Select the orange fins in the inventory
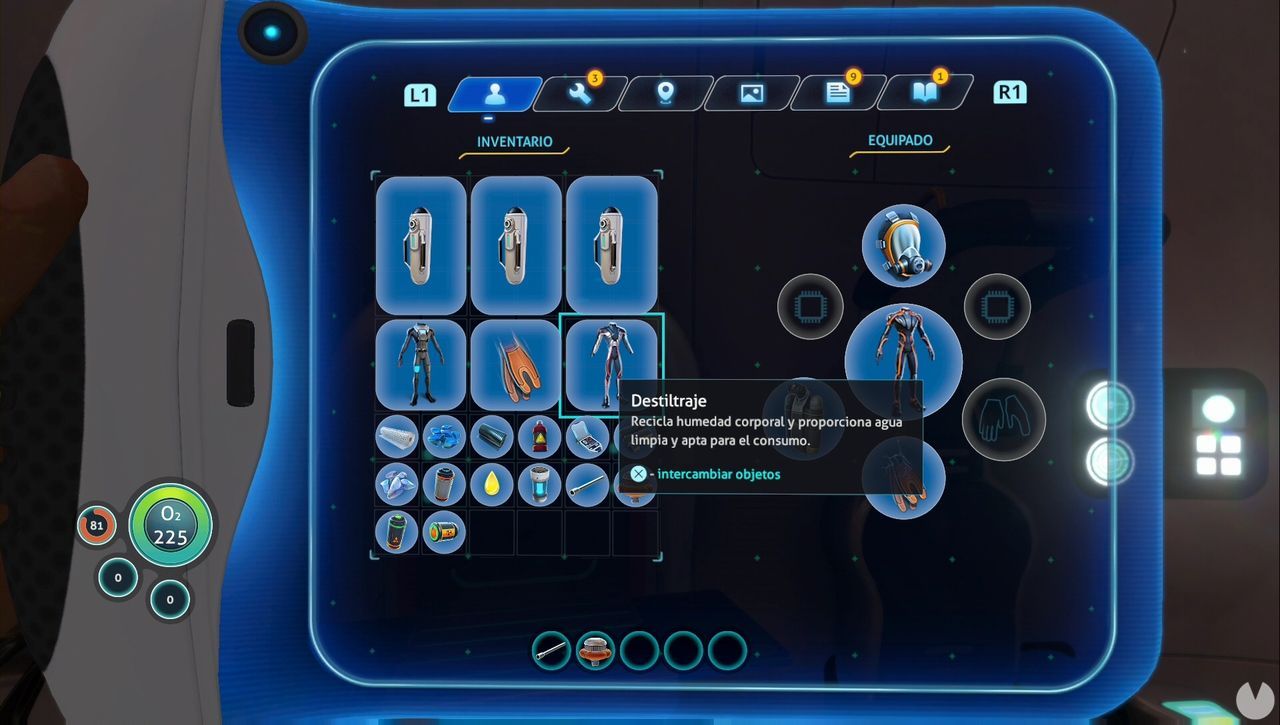The height and width of the screenshot is (725, 1280). click(515, 365)
